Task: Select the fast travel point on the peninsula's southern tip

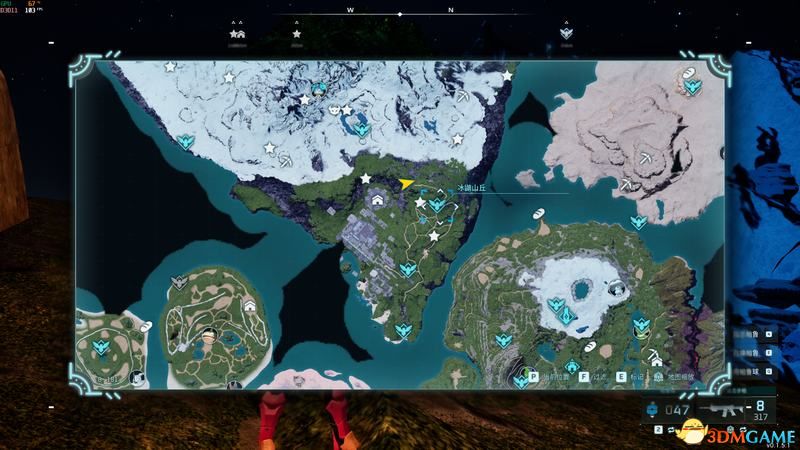Action: 403,330
